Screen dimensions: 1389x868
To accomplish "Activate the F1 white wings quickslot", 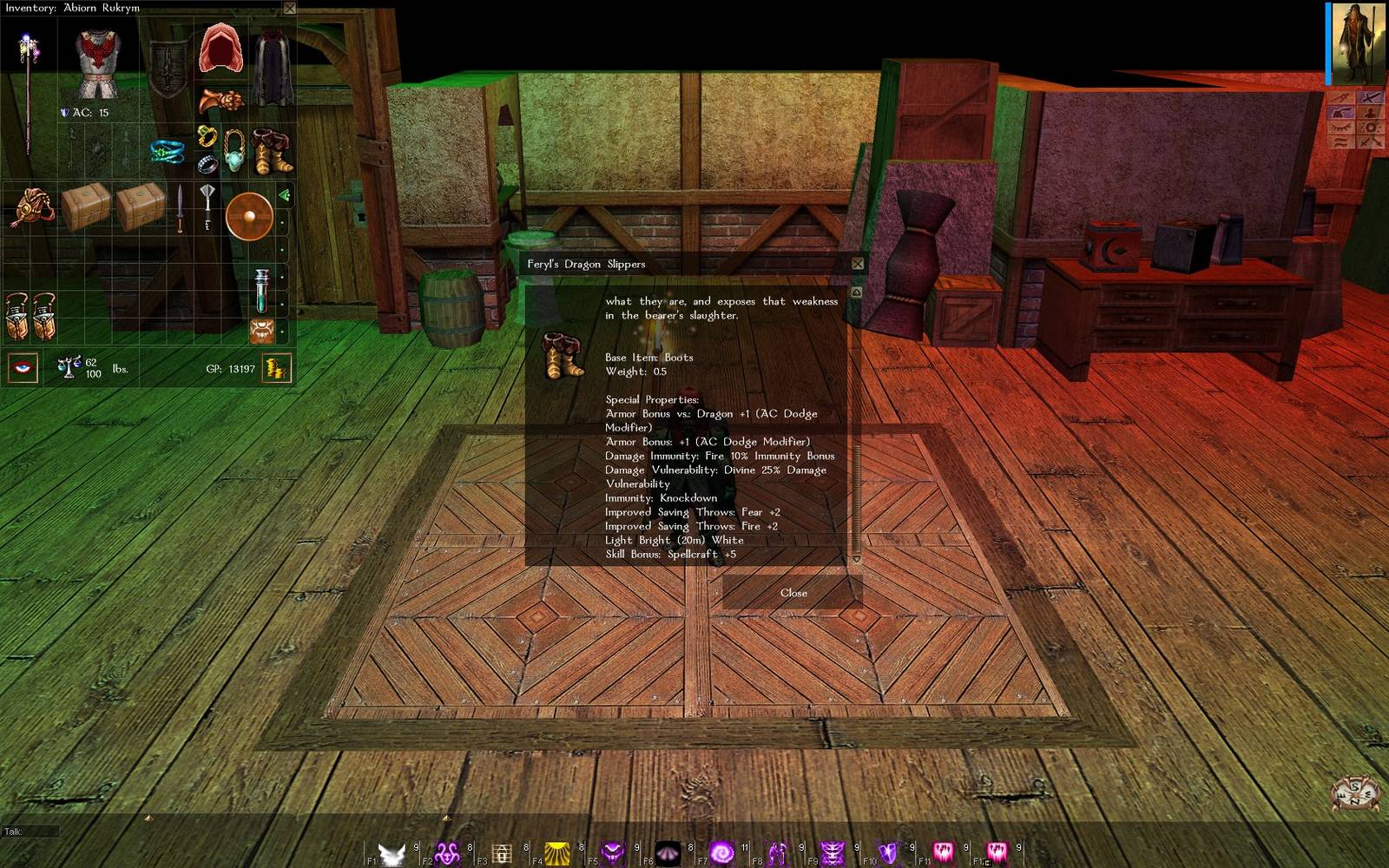I will (392, 854).
